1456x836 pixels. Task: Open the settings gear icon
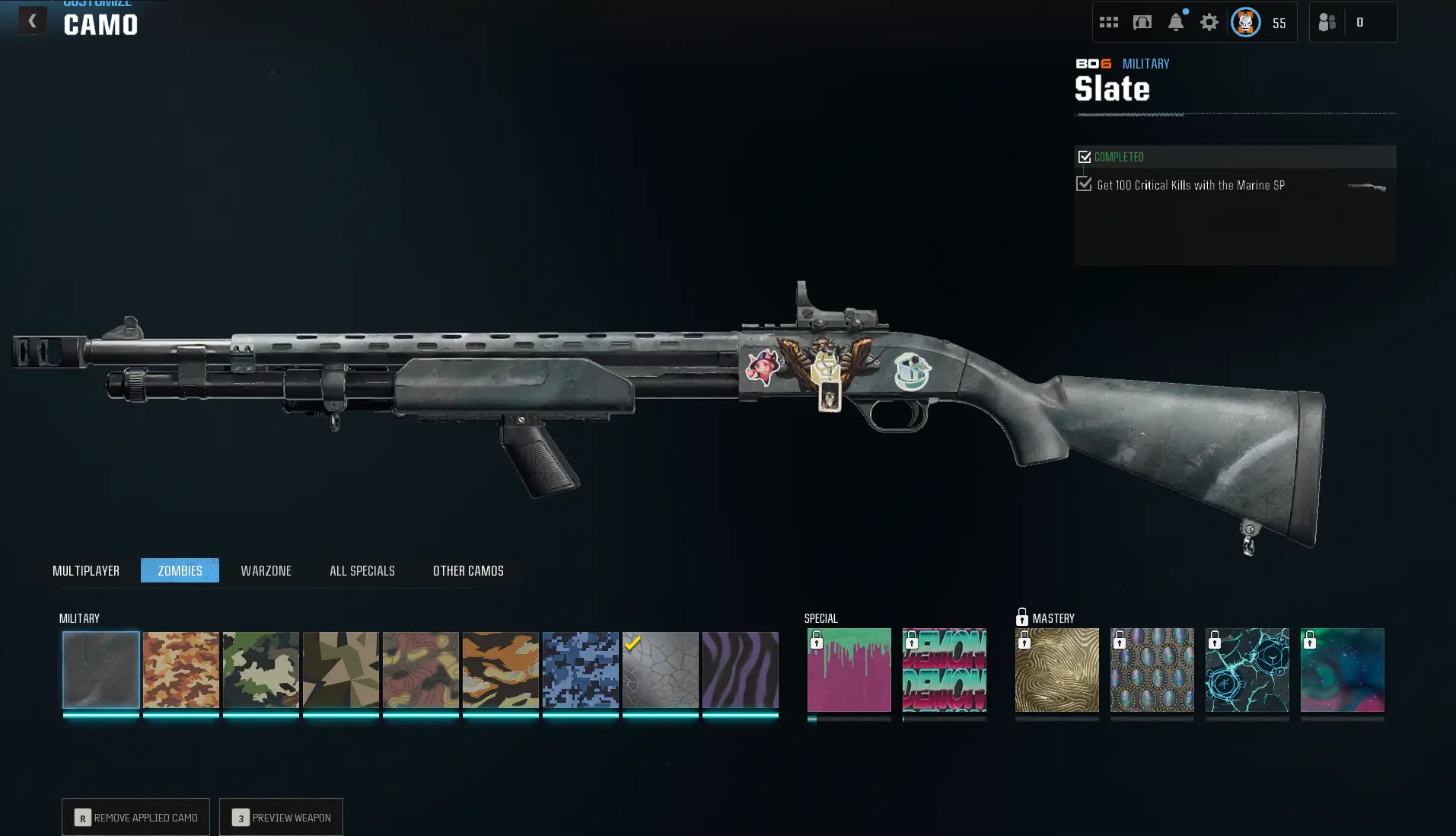[x=1209, y=22]
